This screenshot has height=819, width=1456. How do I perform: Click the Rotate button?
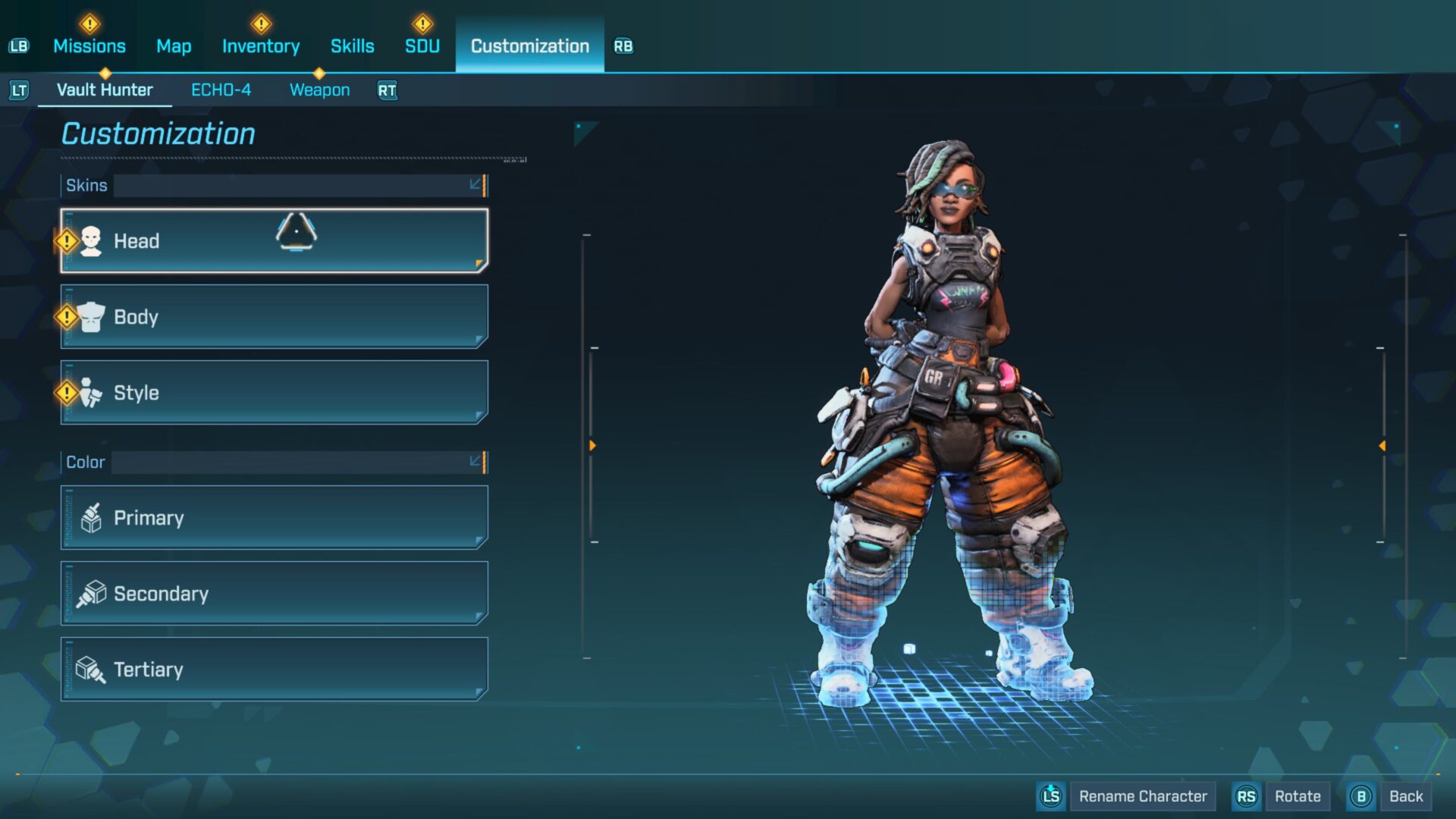coord(1297,796)
